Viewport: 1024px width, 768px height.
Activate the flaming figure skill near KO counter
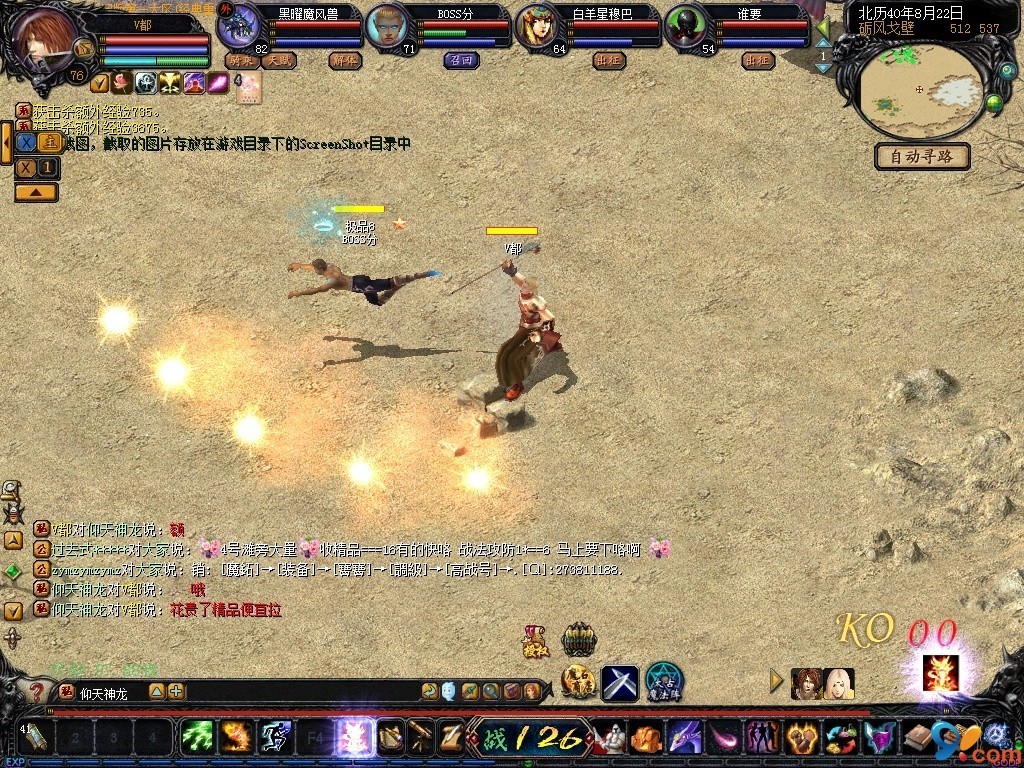(940, 673)
